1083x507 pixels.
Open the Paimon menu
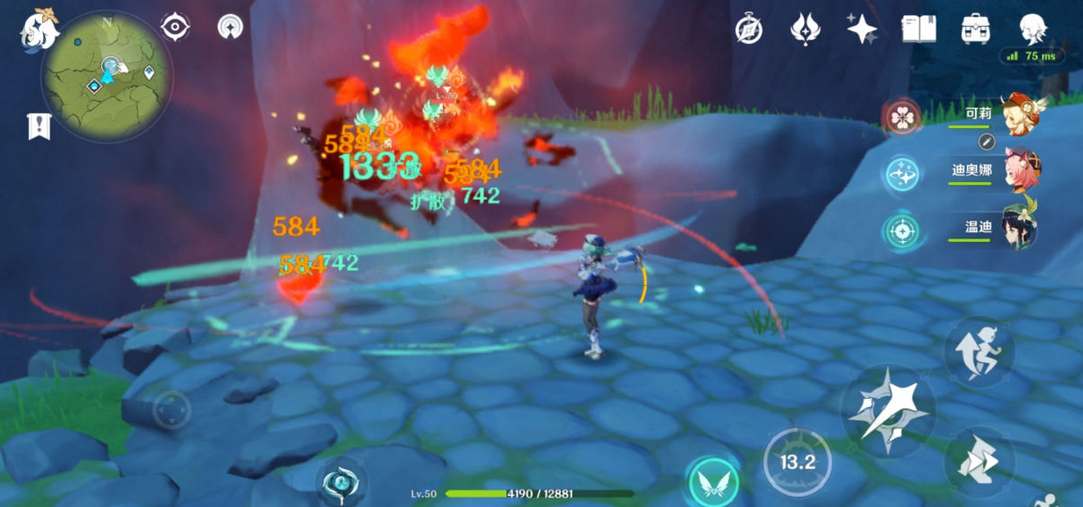click(x=40, y=29)
